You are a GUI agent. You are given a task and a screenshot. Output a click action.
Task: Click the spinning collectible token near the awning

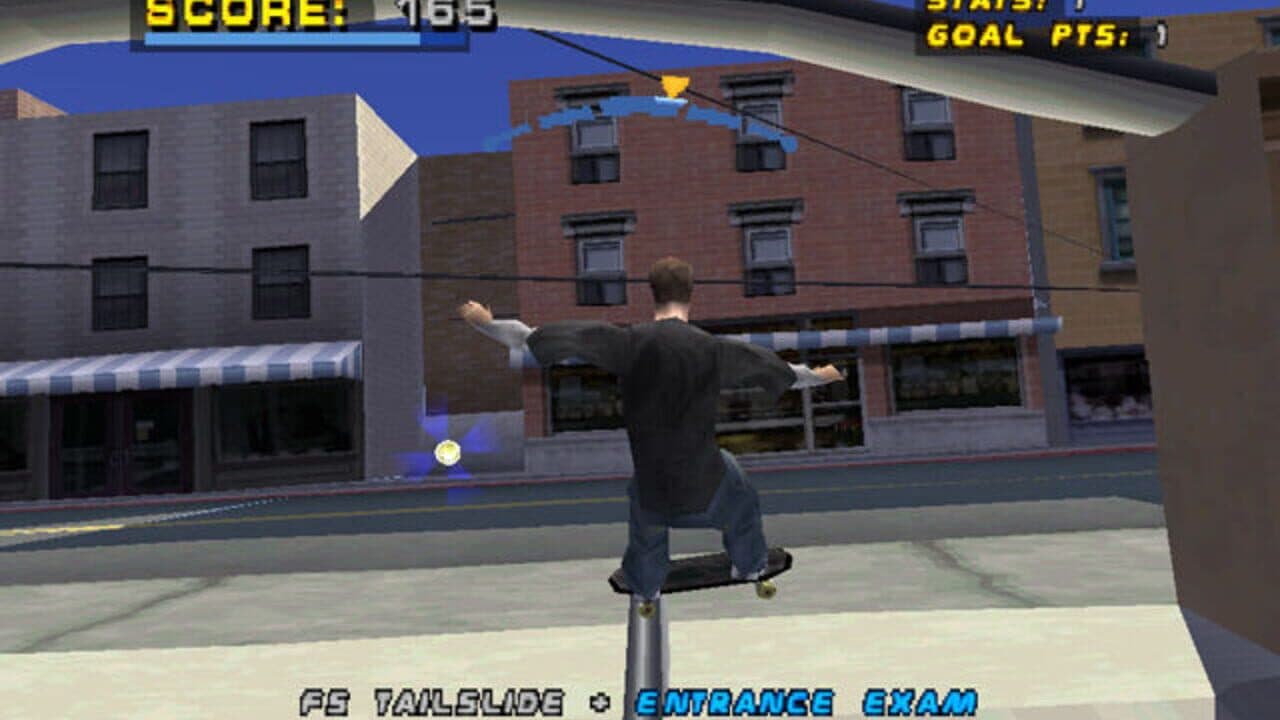[x=446, y=454]
